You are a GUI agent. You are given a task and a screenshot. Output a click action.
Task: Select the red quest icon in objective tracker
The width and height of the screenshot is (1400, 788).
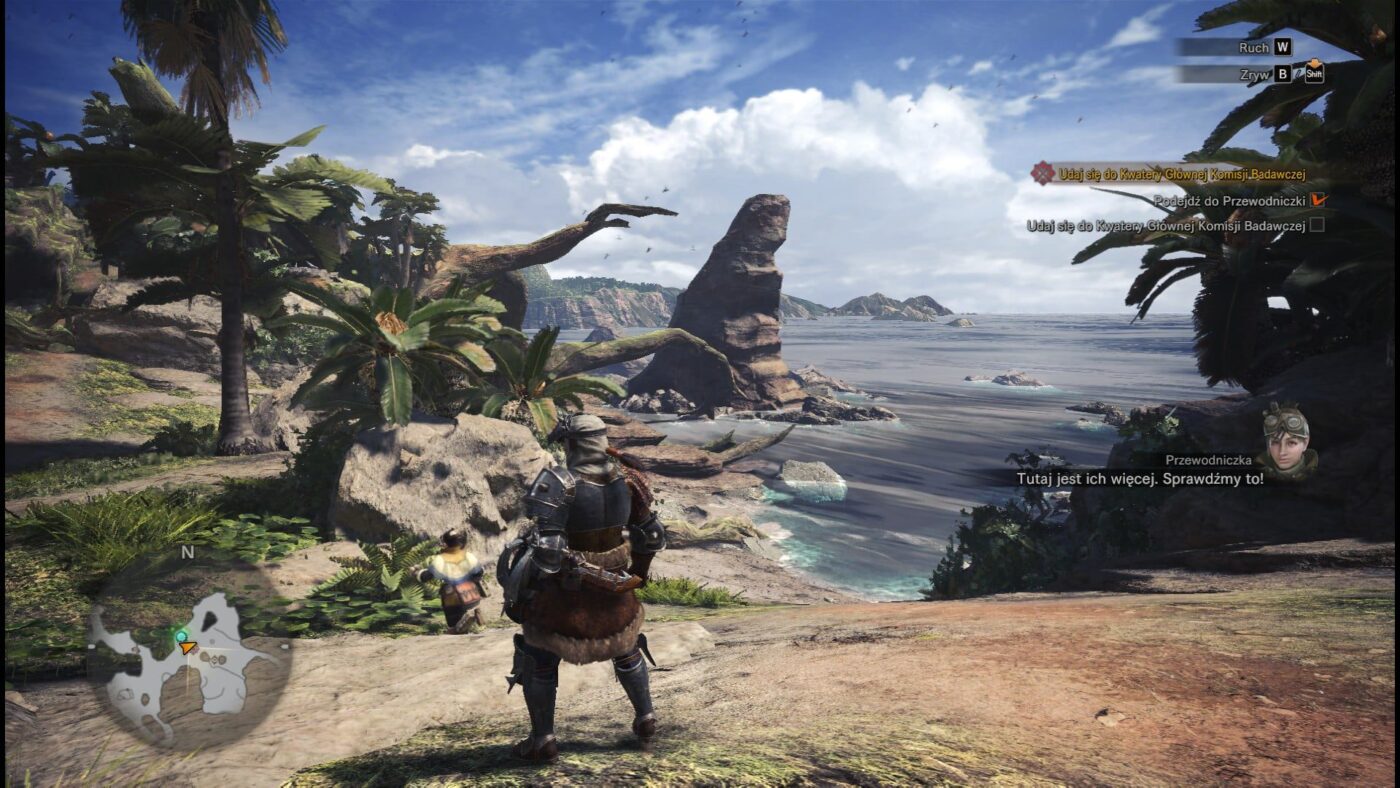tap(1043, 173)
